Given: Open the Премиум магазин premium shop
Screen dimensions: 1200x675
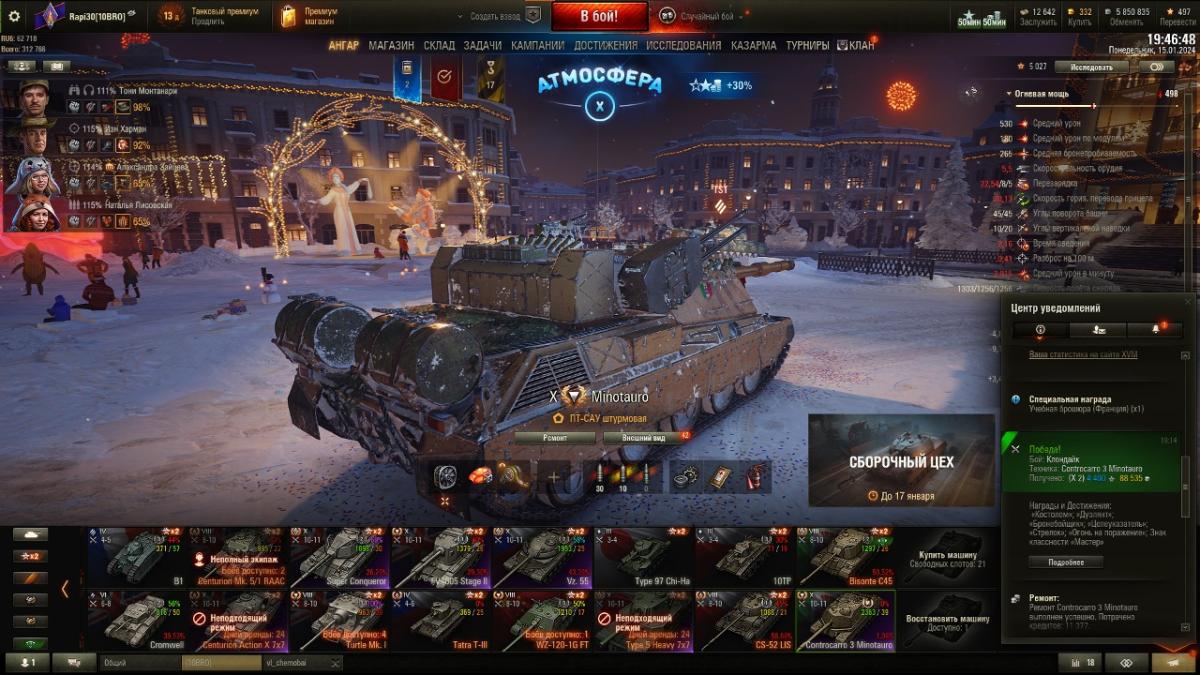Looking at the screenshot, I should coord(308,16).
